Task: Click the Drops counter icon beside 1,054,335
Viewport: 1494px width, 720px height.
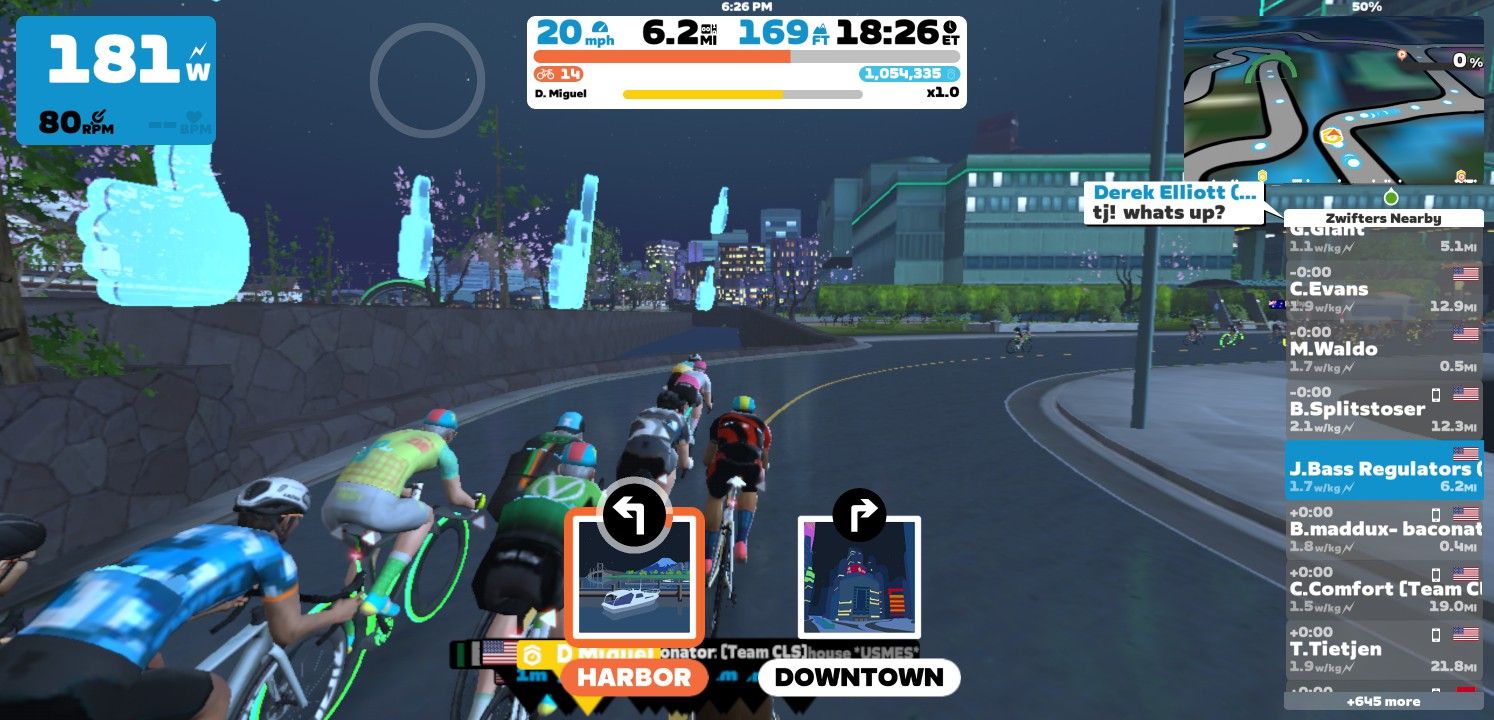Action: (952, 72)
